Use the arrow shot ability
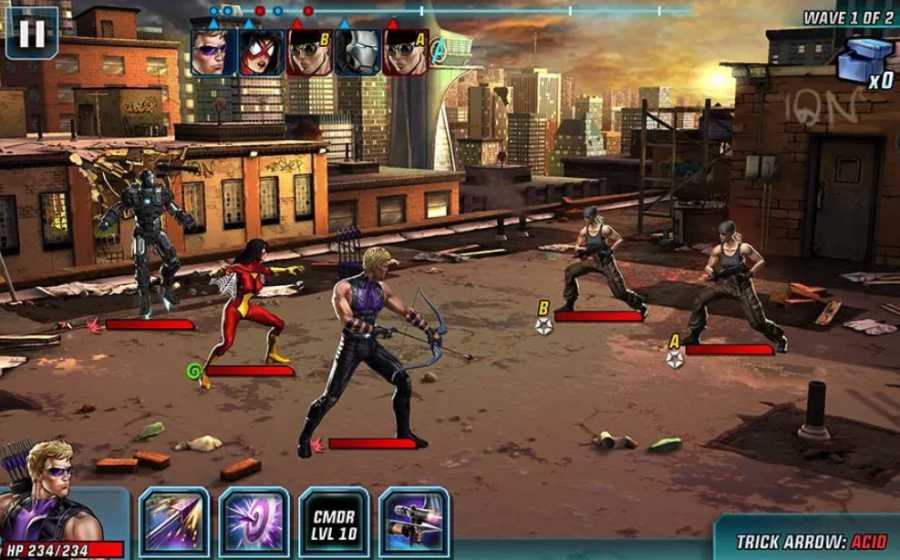Viewport: 900px width, 560px height. click(174, 521)
